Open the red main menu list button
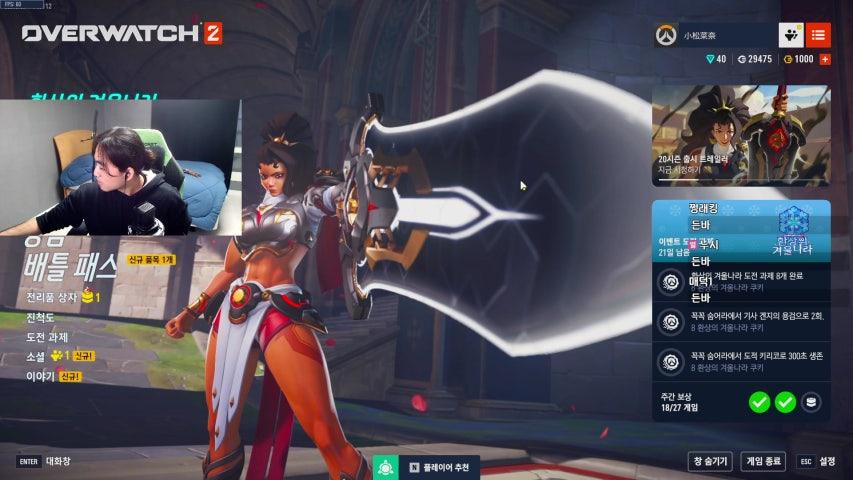The width and height of the screenshot is (853, 480). tap(818, 35)
